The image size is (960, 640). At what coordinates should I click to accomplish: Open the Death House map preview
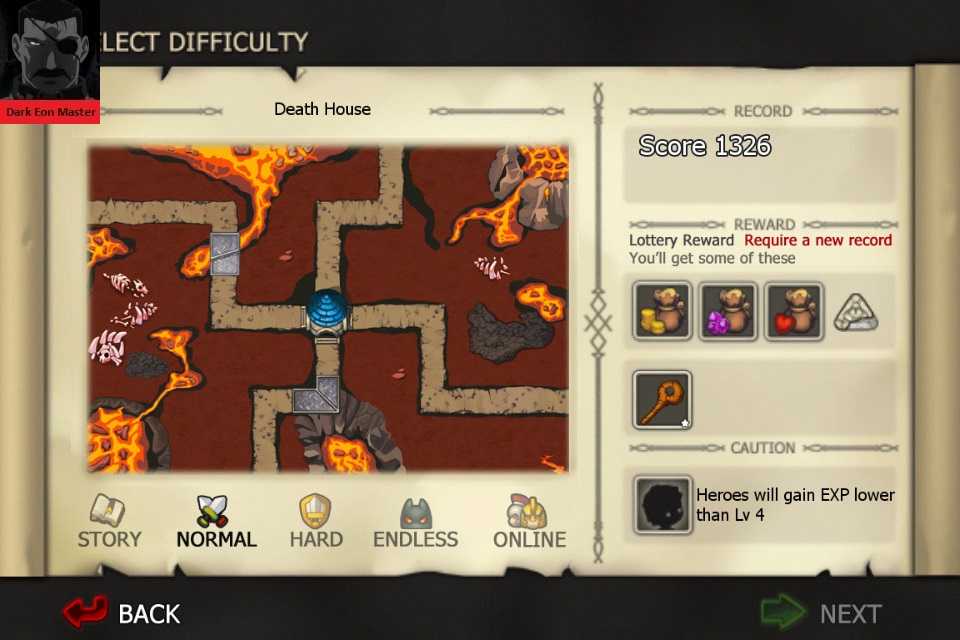[x=328, y=310]
